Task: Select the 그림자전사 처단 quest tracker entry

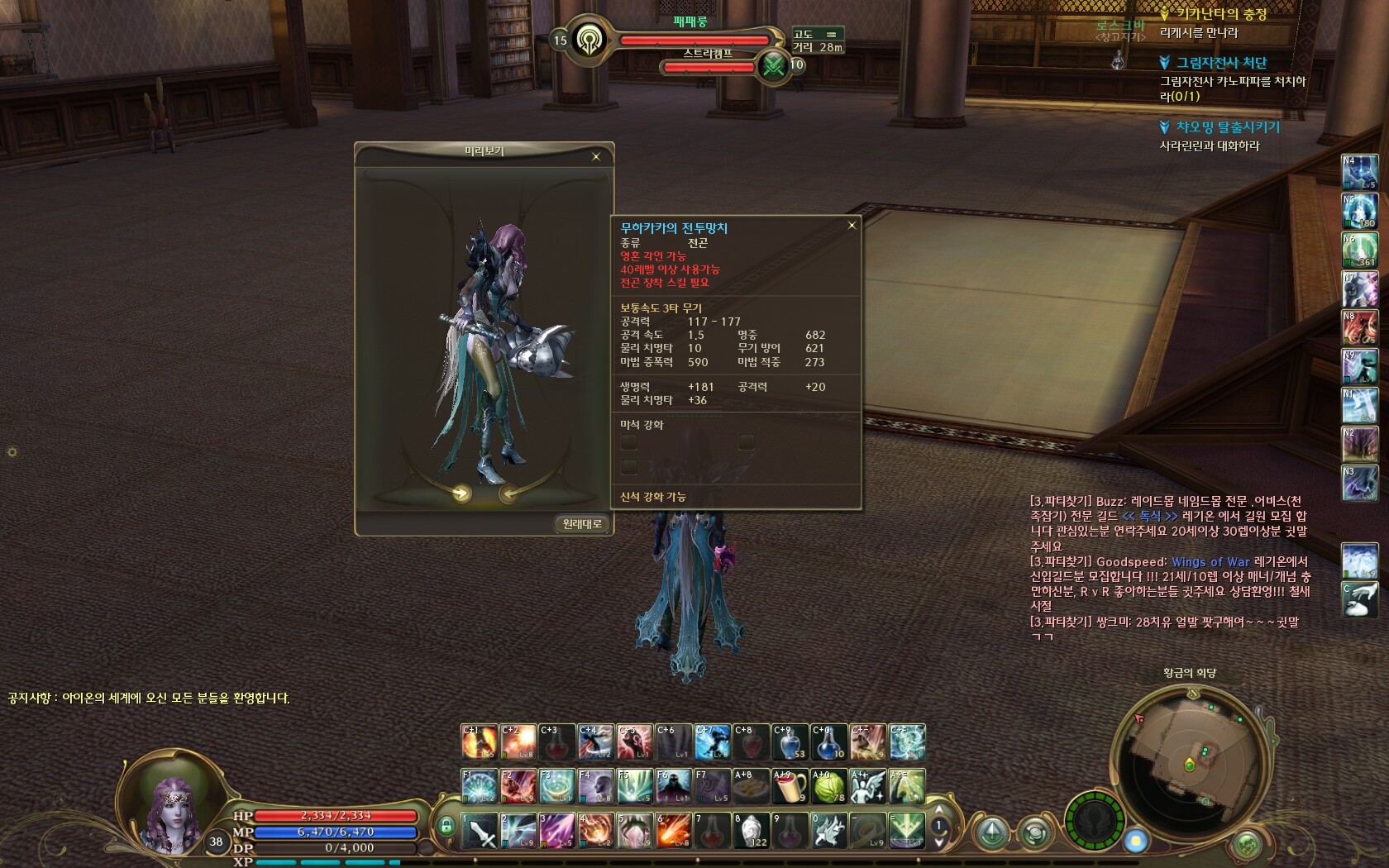Action: 1221,63
